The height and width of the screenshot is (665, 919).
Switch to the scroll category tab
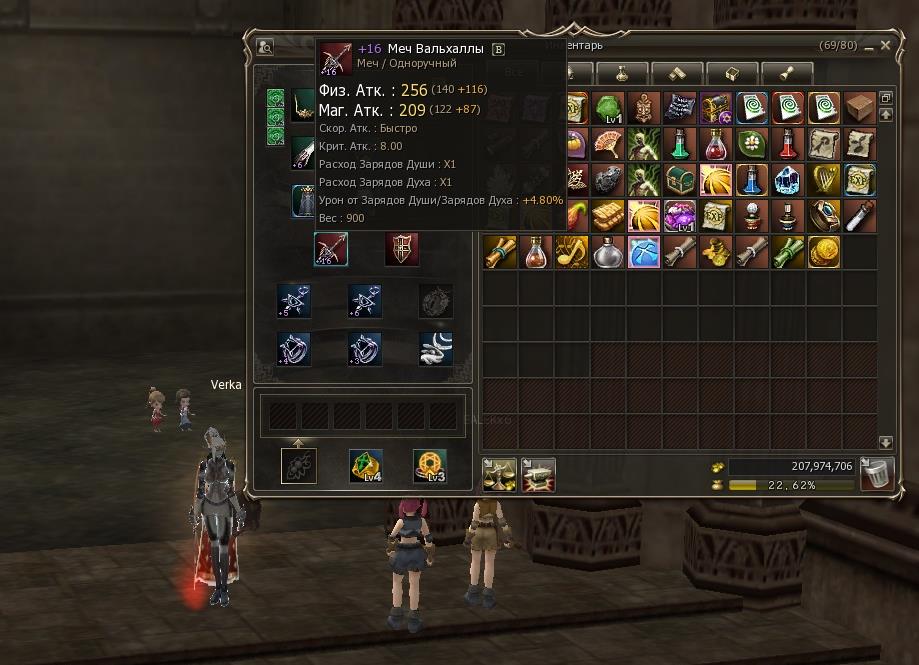786,73
